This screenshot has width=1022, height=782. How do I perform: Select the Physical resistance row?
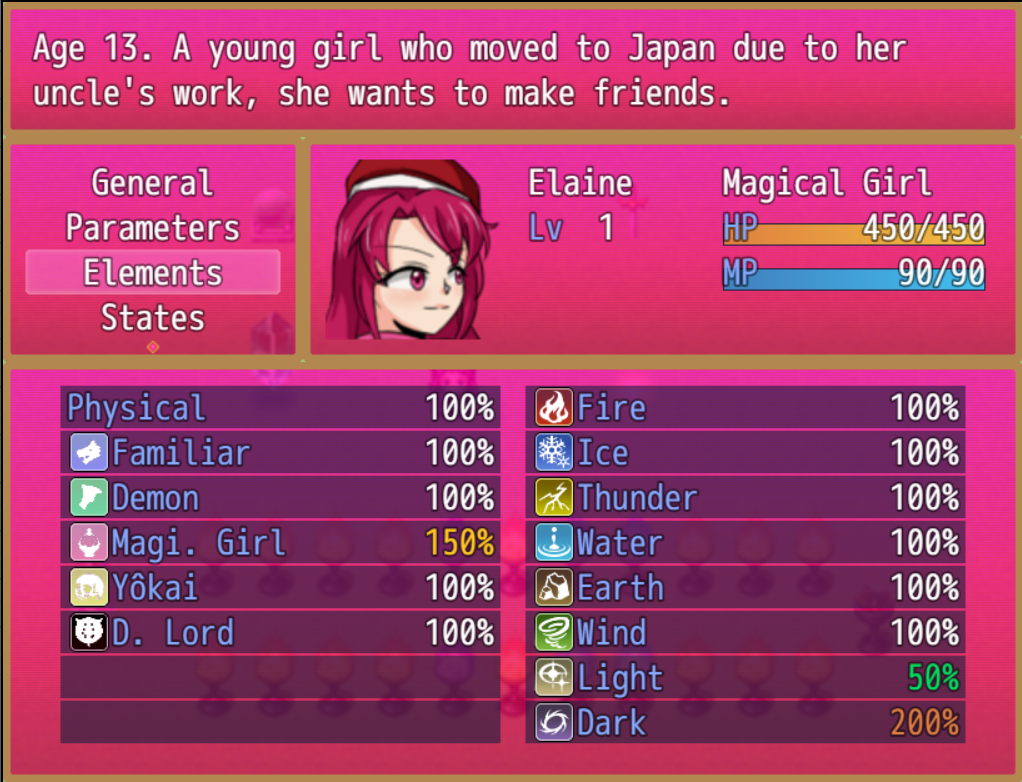click(x=280, y=408)
